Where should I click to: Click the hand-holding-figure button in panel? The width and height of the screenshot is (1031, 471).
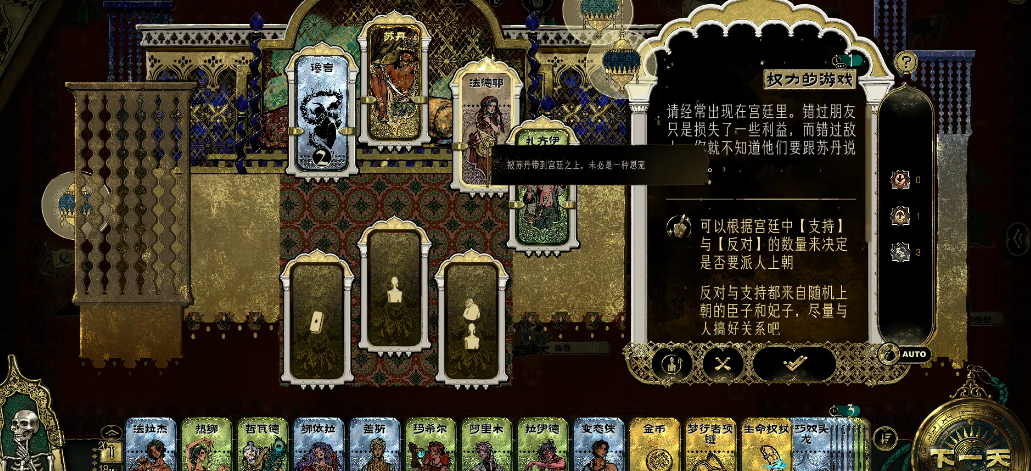(673, 363)
